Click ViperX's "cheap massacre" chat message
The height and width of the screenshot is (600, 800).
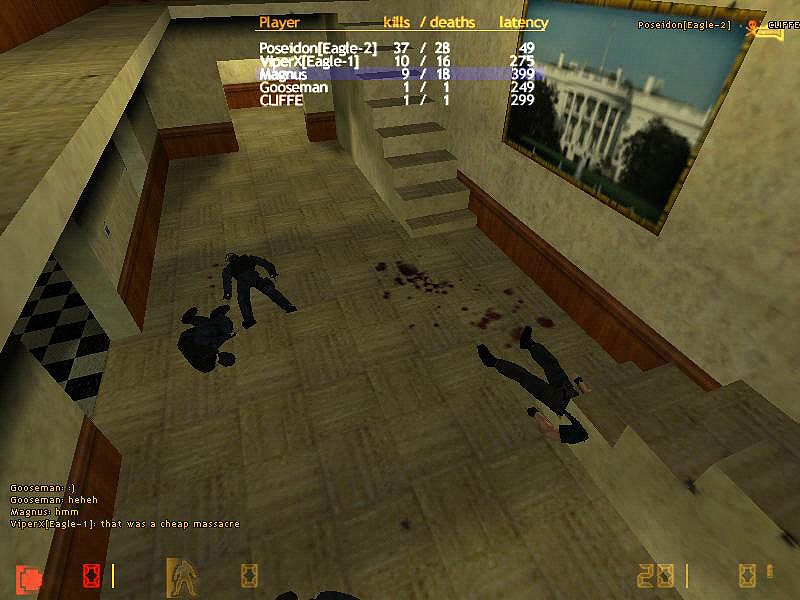pyautogui.click(x=125, y=524)
